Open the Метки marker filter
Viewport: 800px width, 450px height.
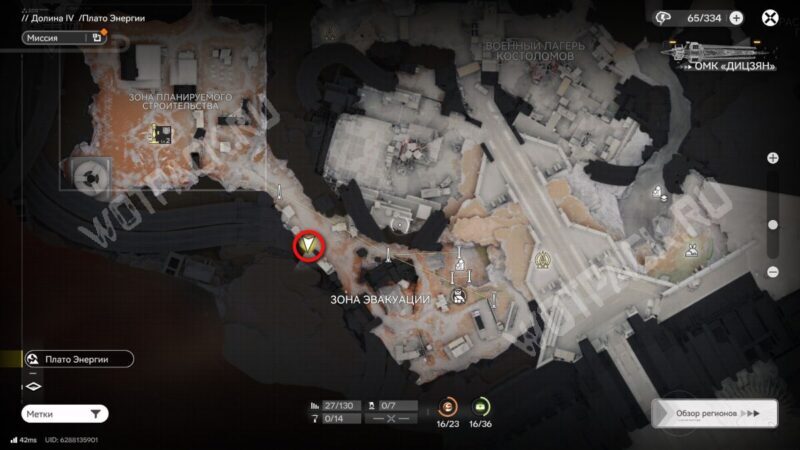point(64,413)
